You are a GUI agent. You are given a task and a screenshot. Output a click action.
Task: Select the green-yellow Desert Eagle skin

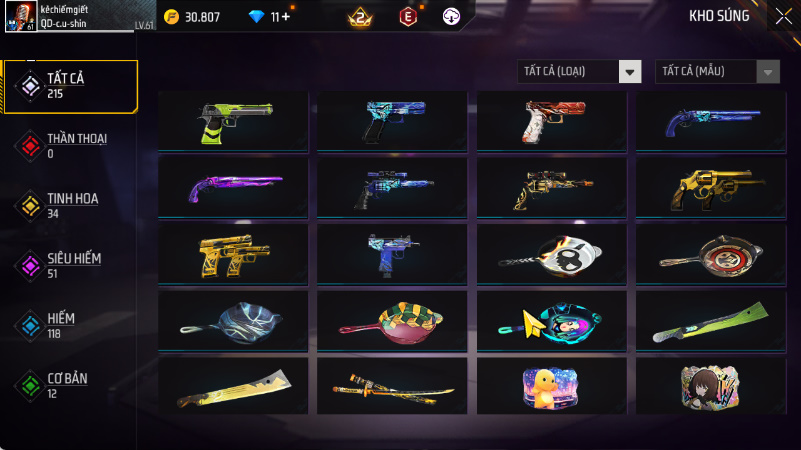coord(233,121)
